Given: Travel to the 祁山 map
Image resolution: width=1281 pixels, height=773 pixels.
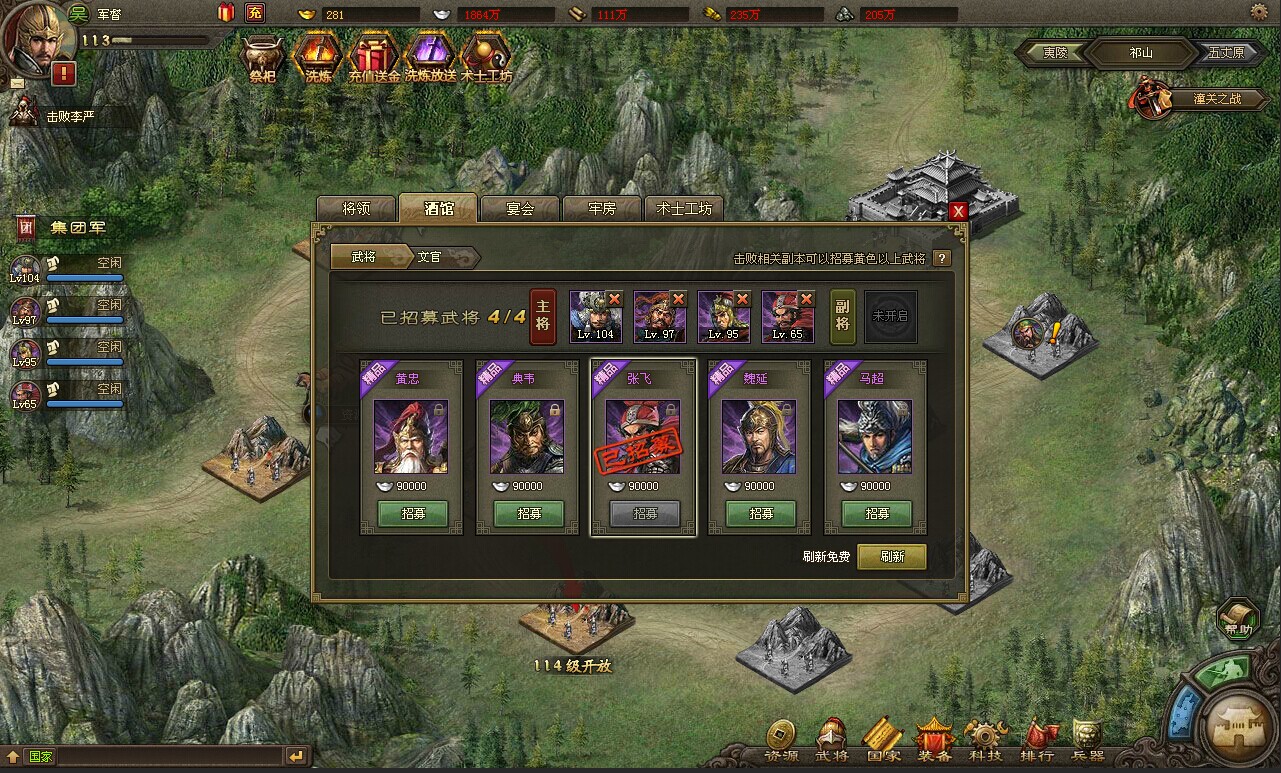Looking at the screenshot, I should coord(1141,53).
